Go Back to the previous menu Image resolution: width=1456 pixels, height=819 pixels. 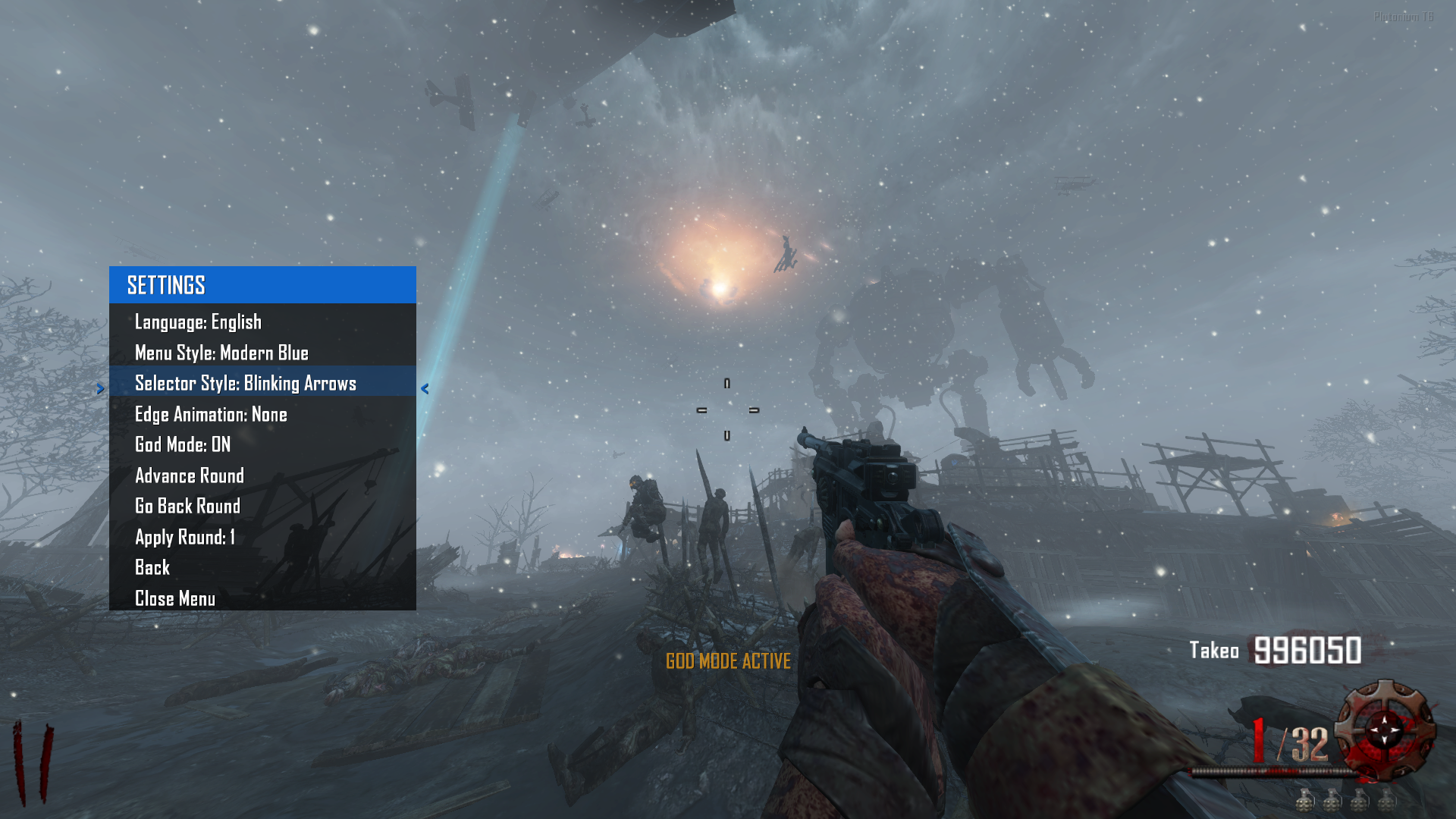coord(152,568)
